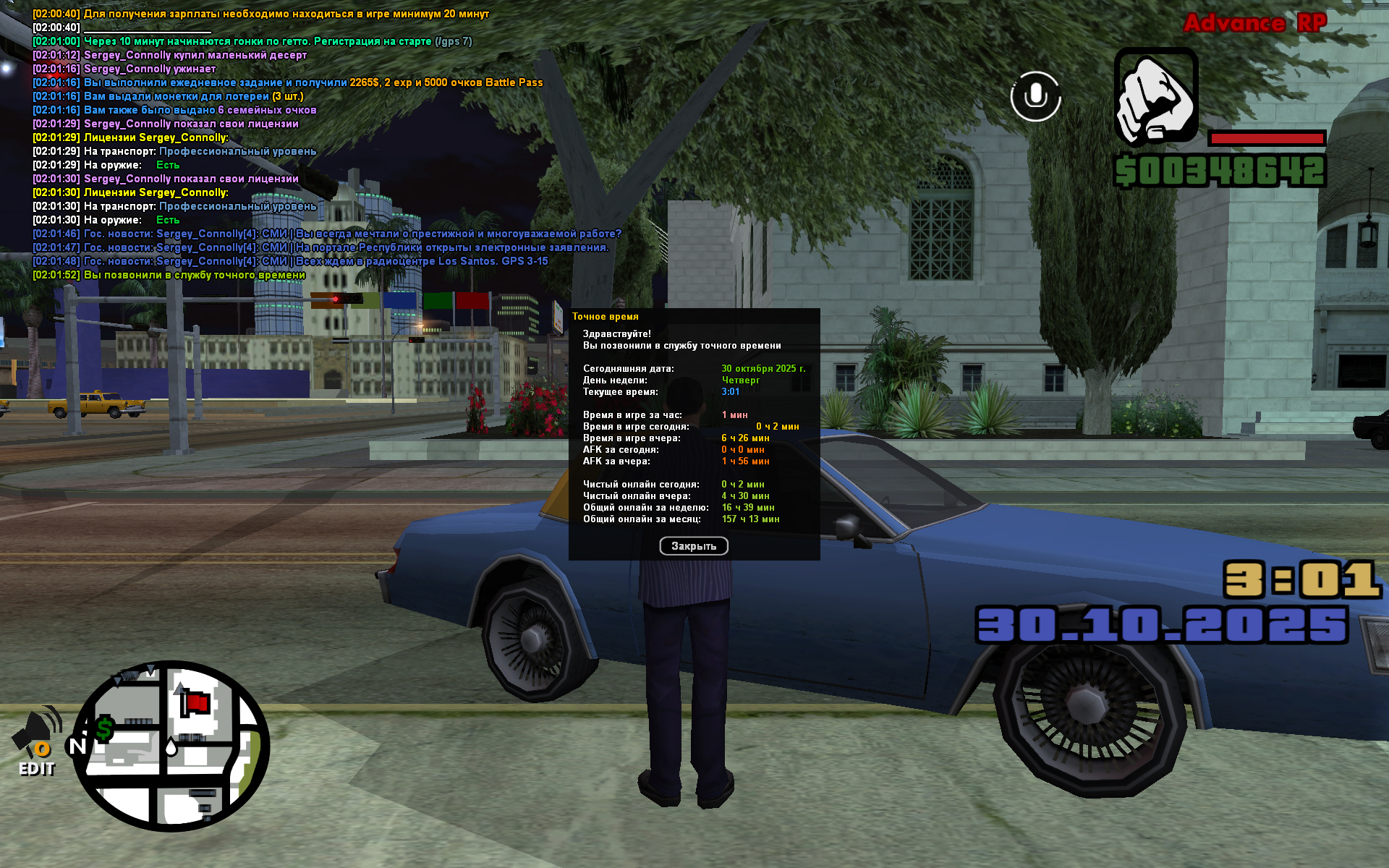Select the red flag marker on minimap
This screenshot has height=868, width=1389.
coord(193,702)
